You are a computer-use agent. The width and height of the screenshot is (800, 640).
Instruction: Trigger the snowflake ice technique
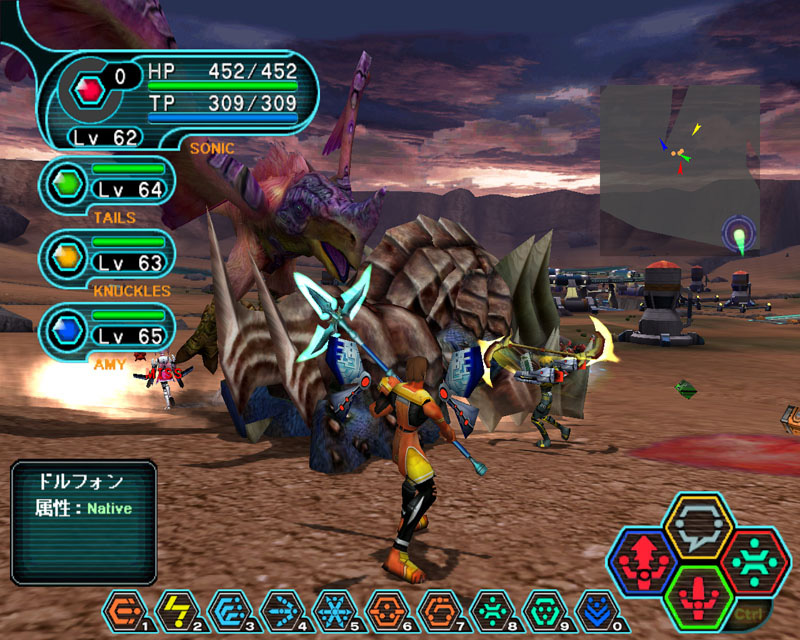(x=332, y=609)
